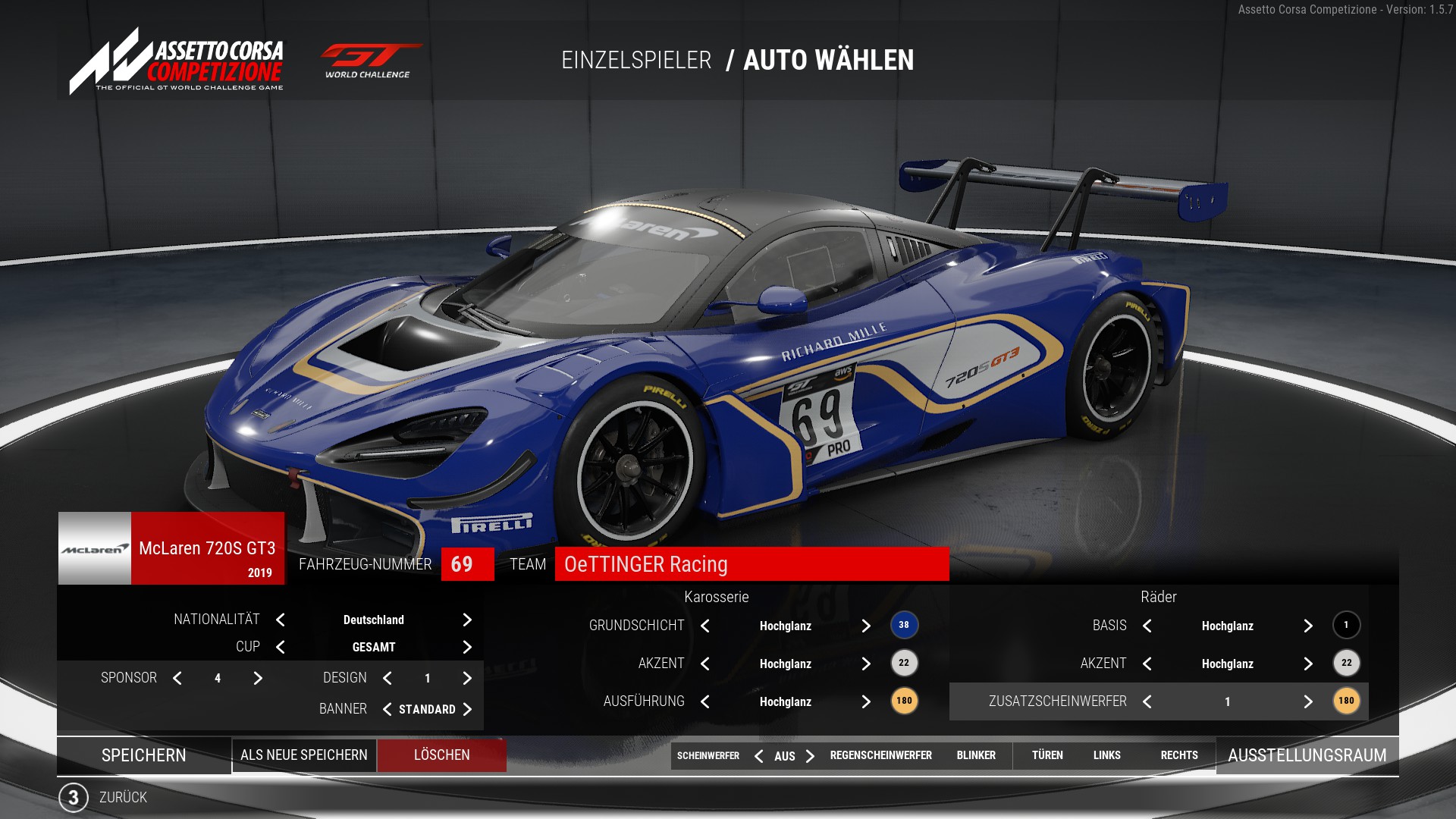The height and width of the screenshot is (819, 1456).
Task: Open the black wheel BASIS color swatch
Action: point(1346,625)
